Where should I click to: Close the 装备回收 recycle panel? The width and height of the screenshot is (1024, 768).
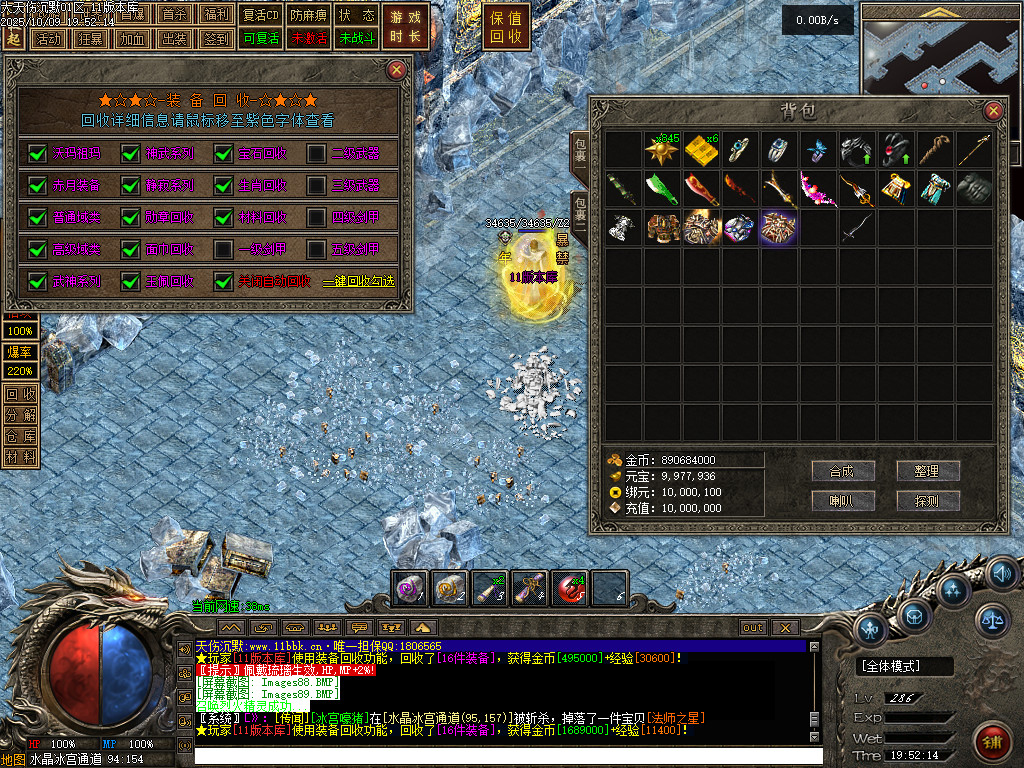397,70
